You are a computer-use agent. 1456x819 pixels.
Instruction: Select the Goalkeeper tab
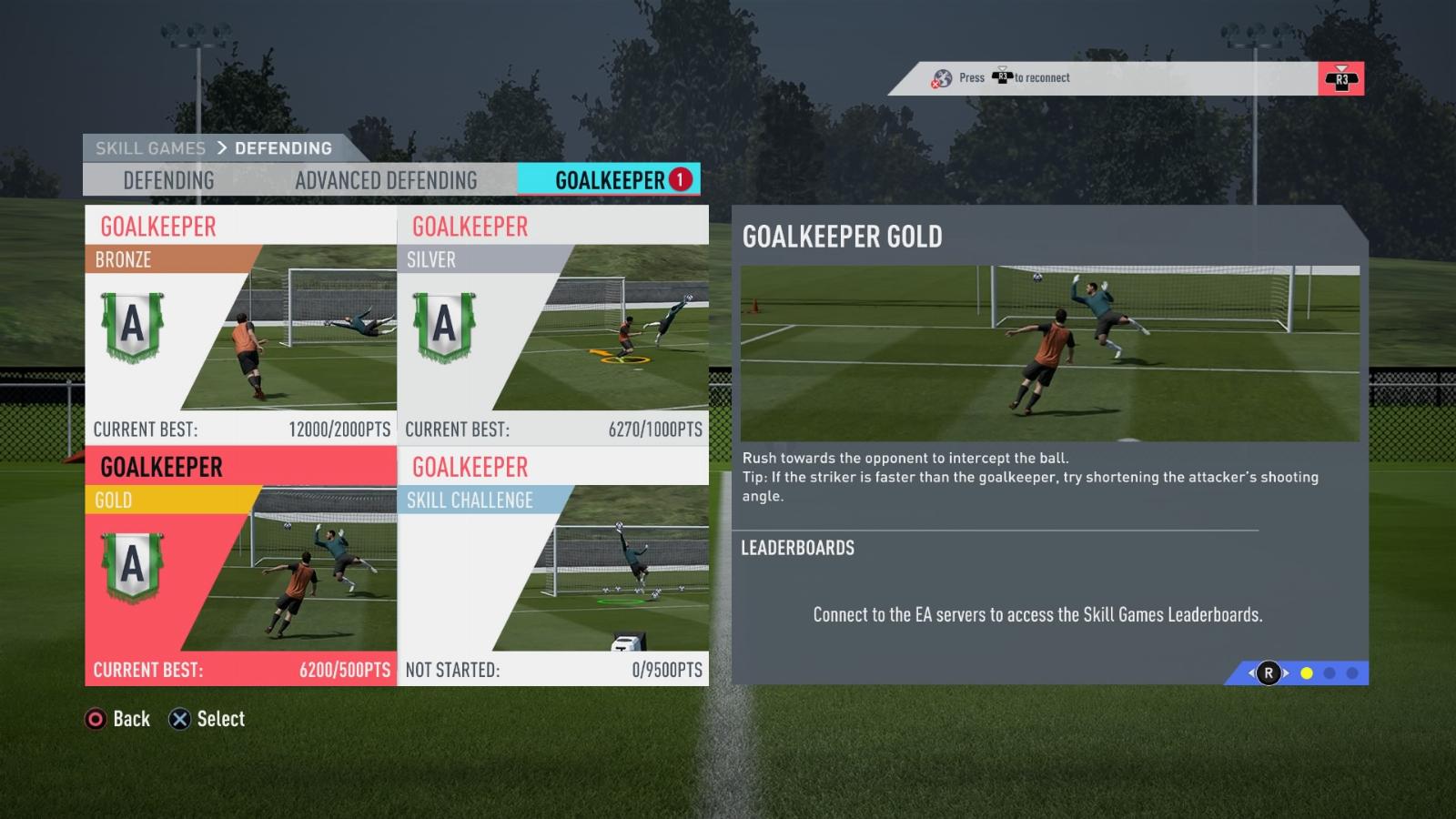(610, 180)
